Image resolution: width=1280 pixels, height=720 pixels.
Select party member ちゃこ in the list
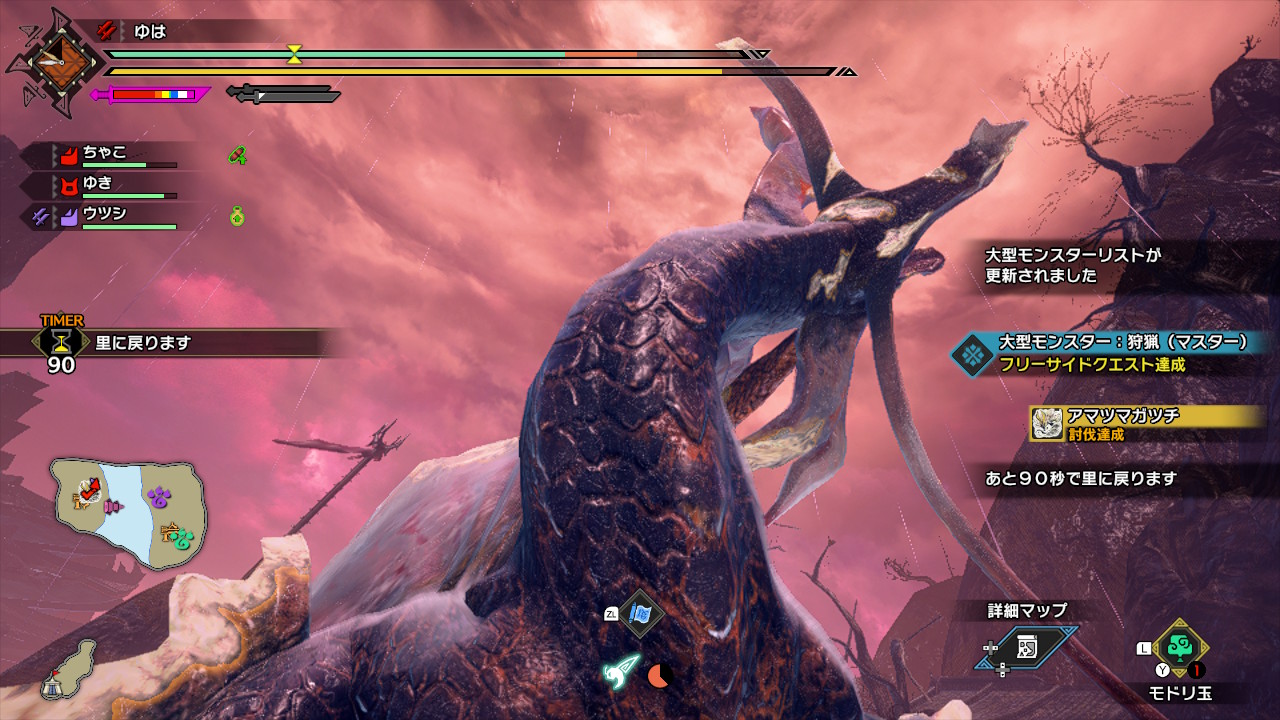pos(104,153)
